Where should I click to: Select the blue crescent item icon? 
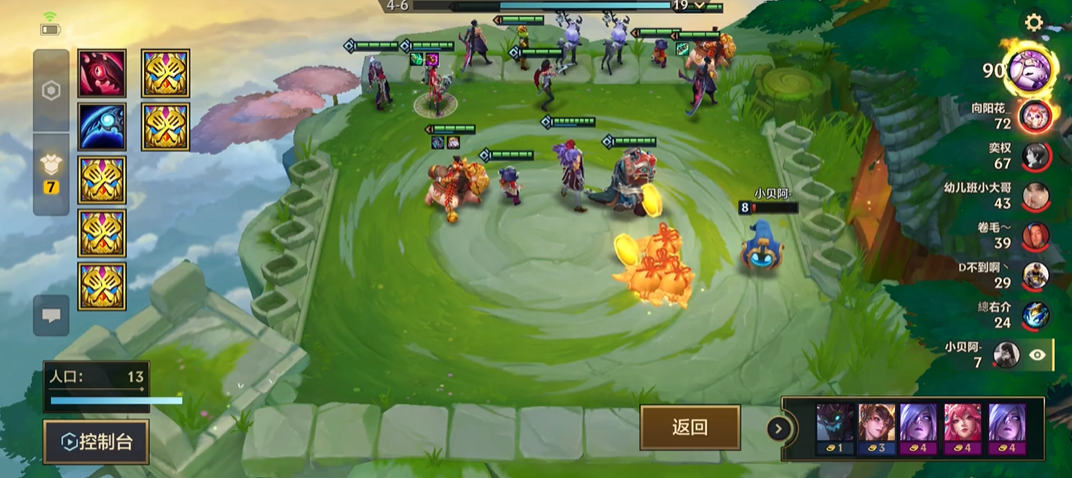102,126
